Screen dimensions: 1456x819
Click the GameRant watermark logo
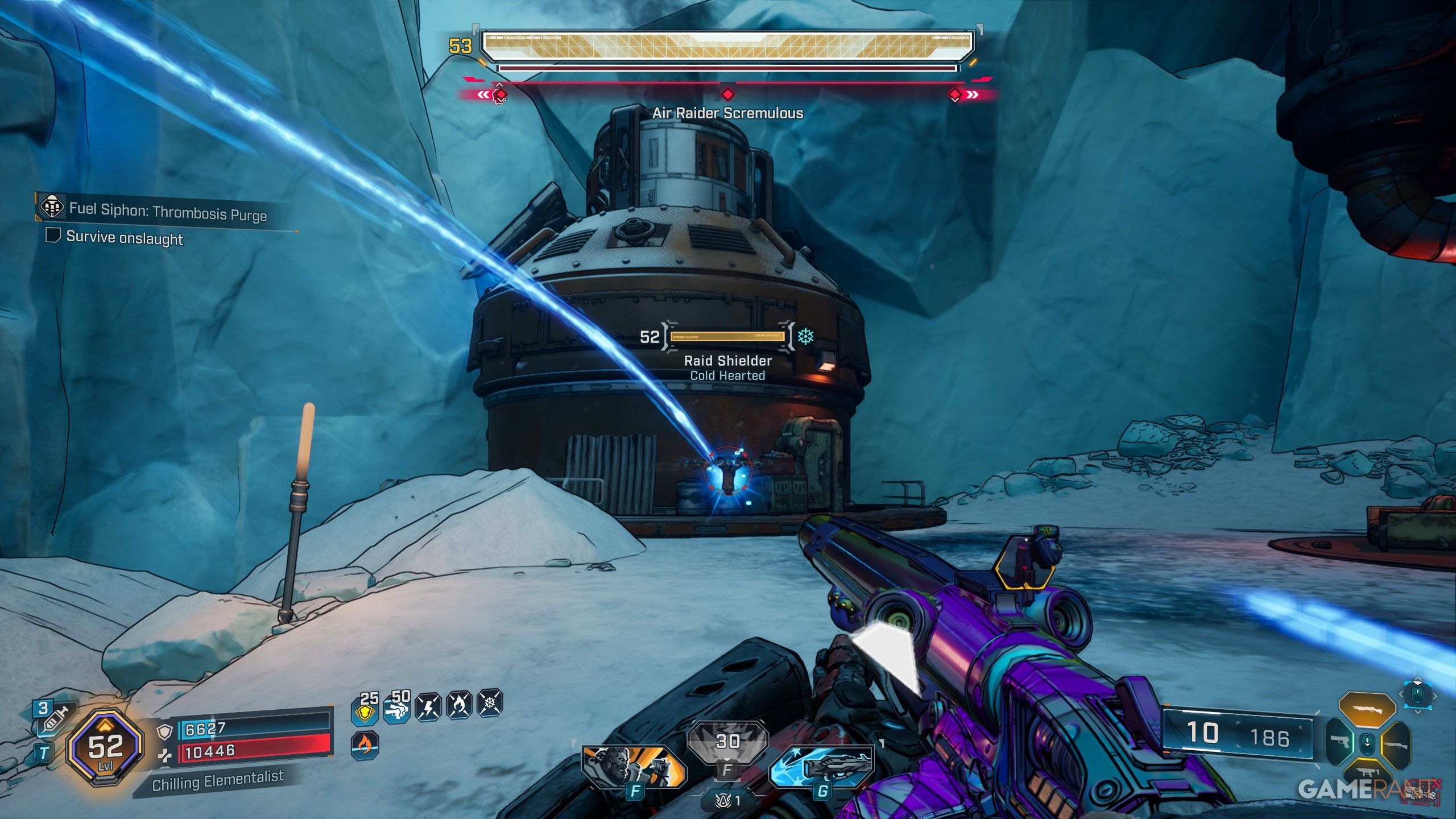[x=1365, y=789]
